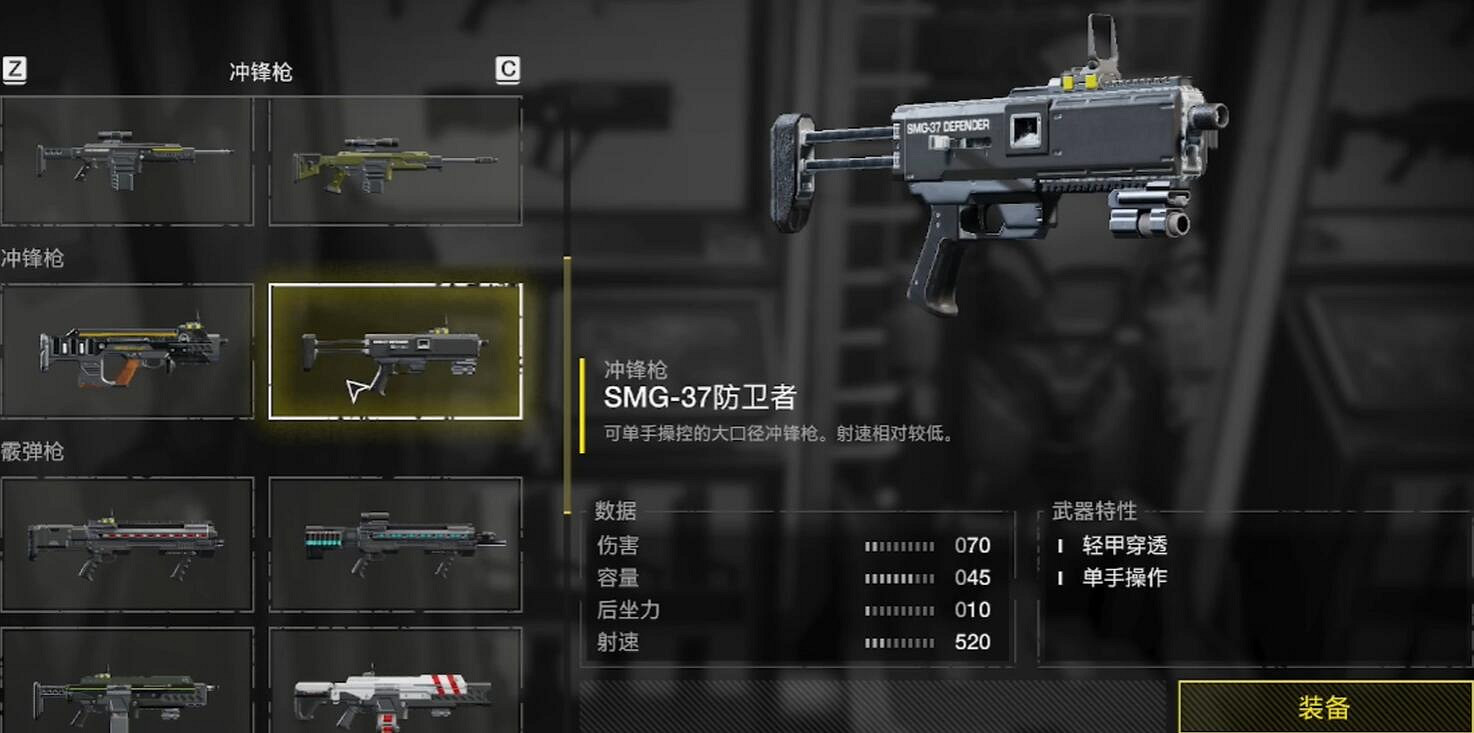The width and height of the screenshot is (1474, 733).
Task: Select the submachine gun with orange grip
Action: tap(127, 352)
